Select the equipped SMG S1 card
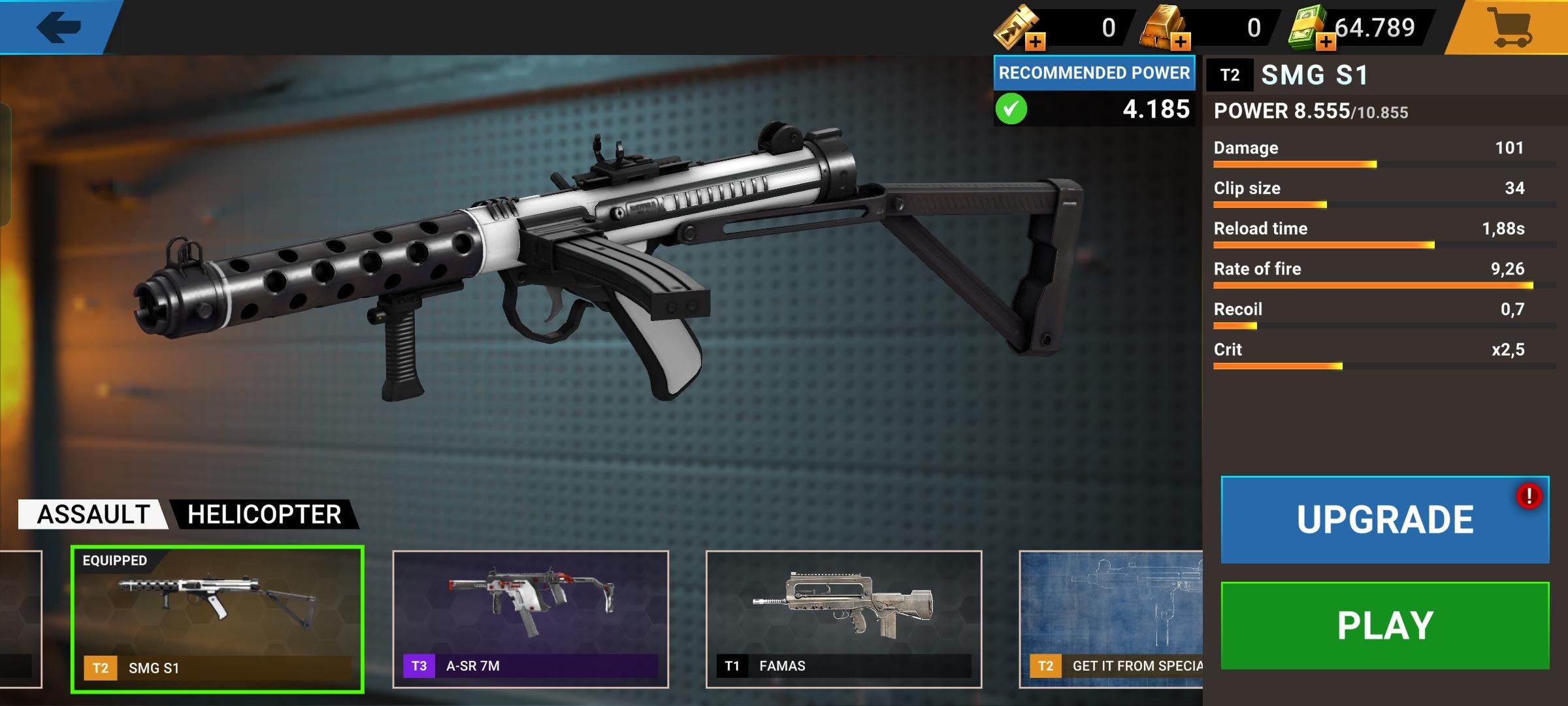This screenshot has height=706, width=1568. click(217, 618)
